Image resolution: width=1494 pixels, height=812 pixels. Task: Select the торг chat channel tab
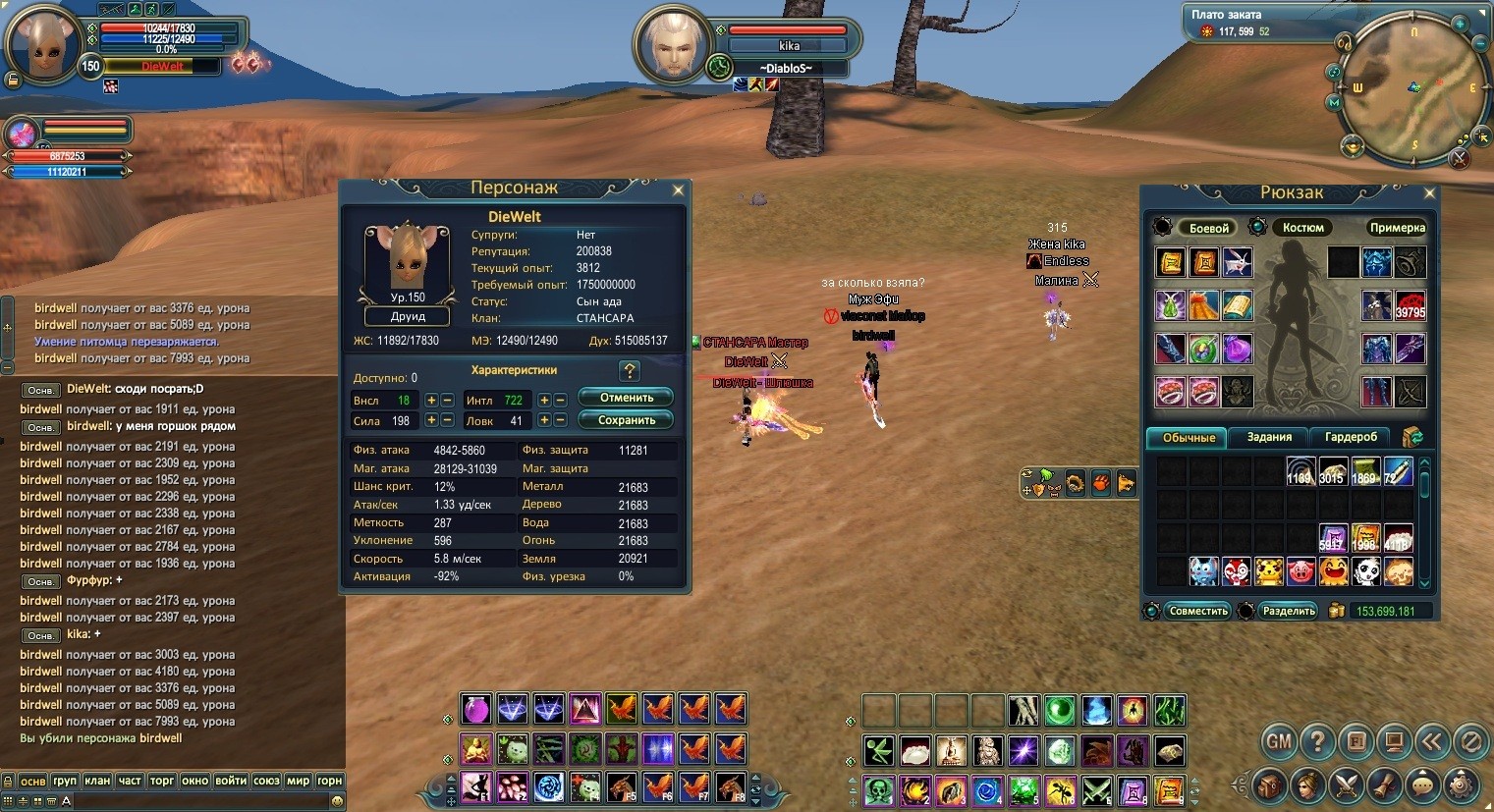coord(162,781)
